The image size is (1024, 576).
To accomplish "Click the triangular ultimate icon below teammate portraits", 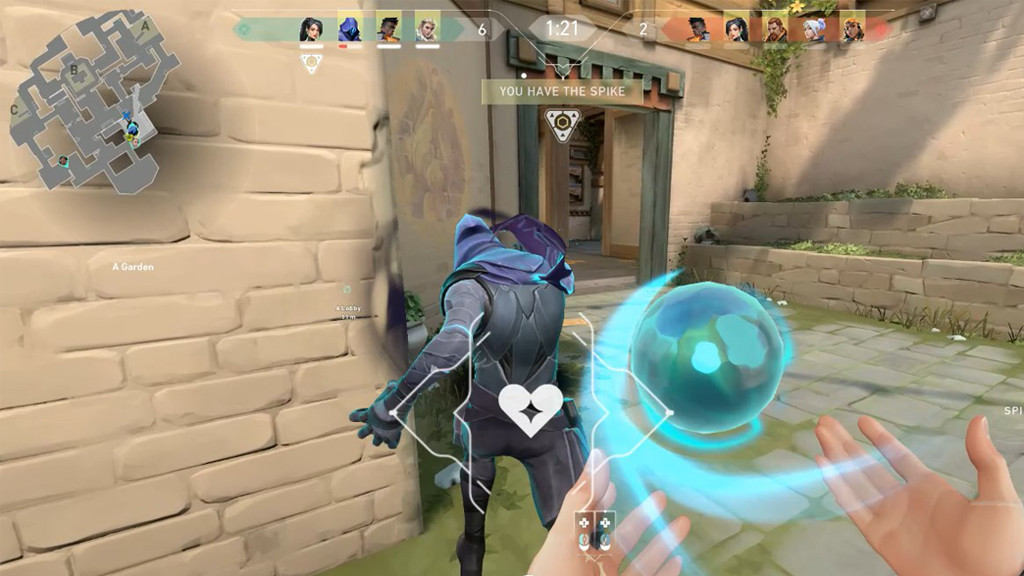I will 311,62.
